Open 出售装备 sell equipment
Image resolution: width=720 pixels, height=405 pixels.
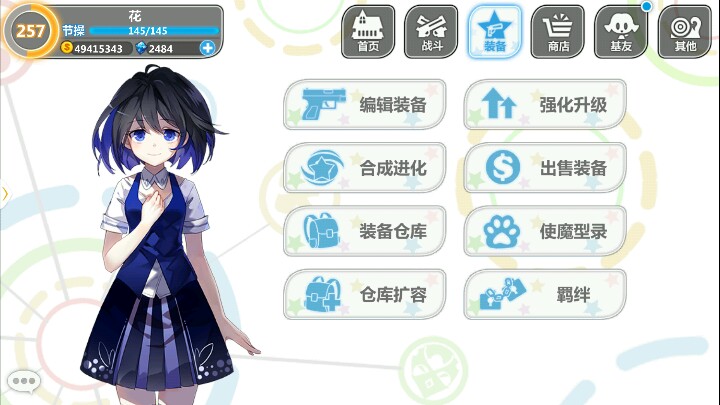click(545, 168)
